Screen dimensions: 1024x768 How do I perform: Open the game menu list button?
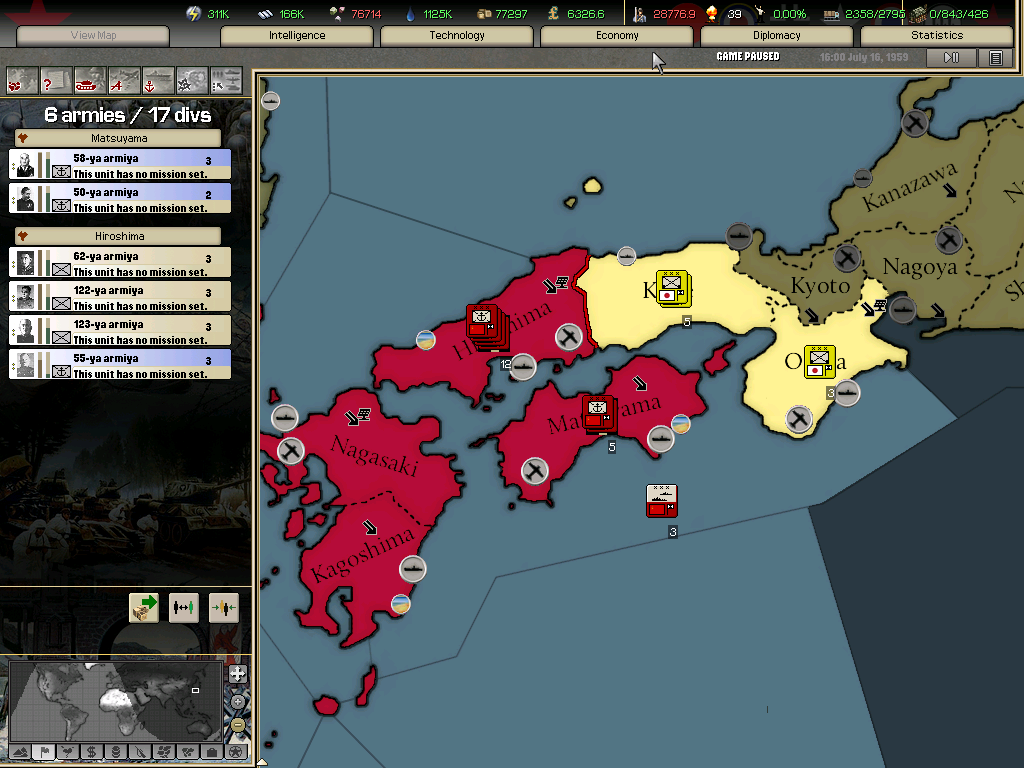tap(995, 58)
